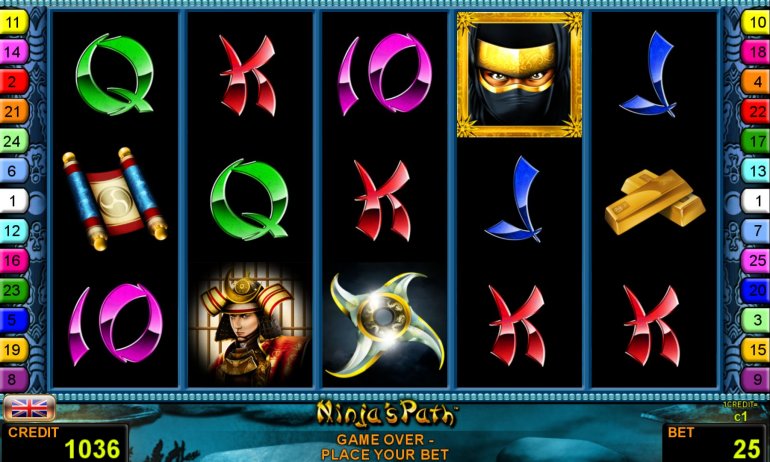Open the language selector with the UK flag

pos(29,408)
